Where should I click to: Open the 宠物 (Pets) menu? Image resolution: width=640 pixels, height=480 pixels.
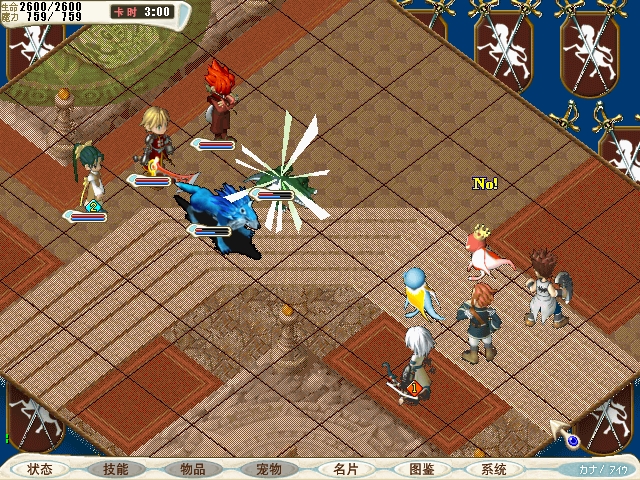tap(269, 469)
